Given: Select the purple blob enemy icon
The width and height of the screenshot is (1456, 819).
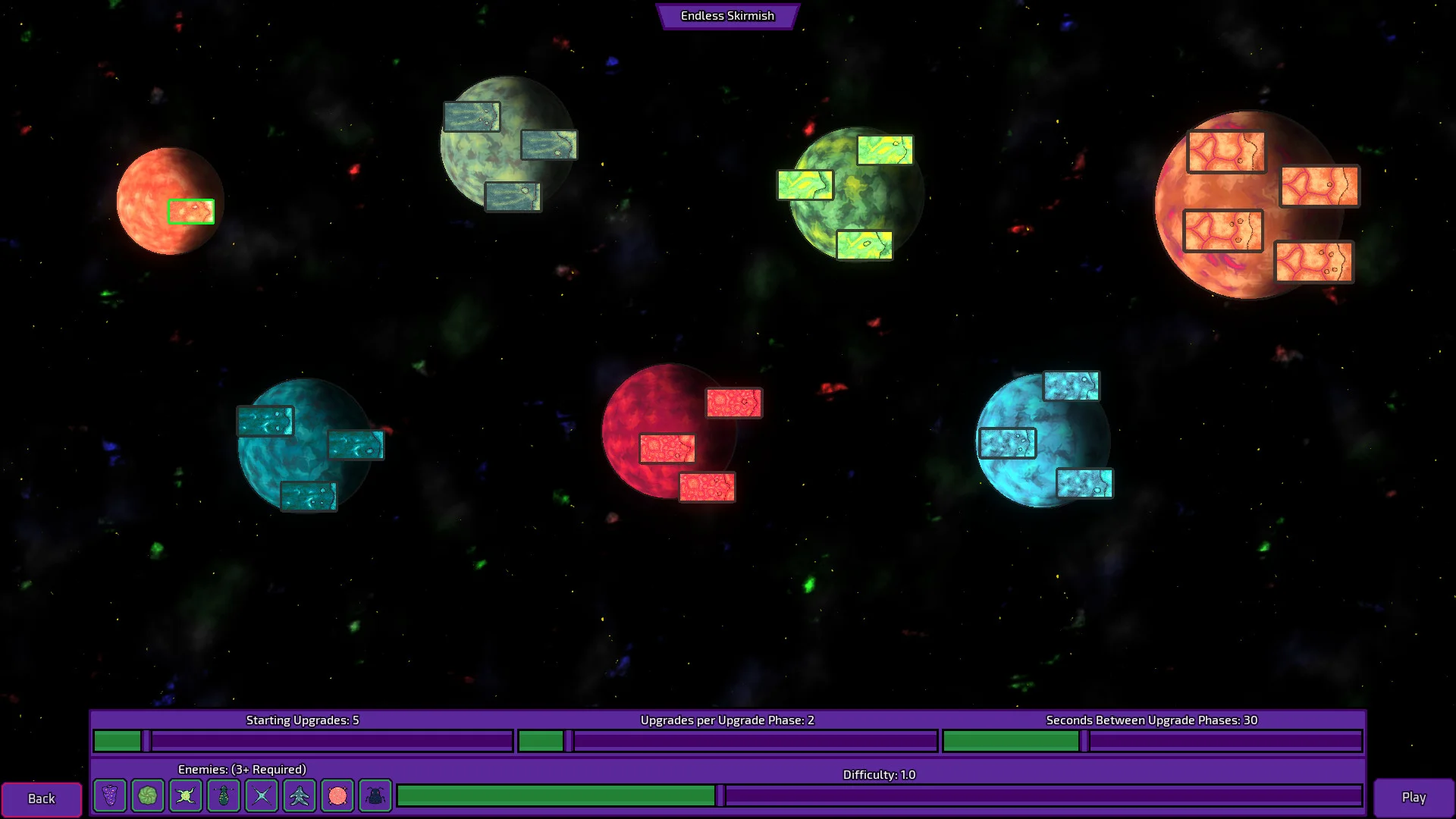Looking at the screenshot, I should click(x=110, y=795).
